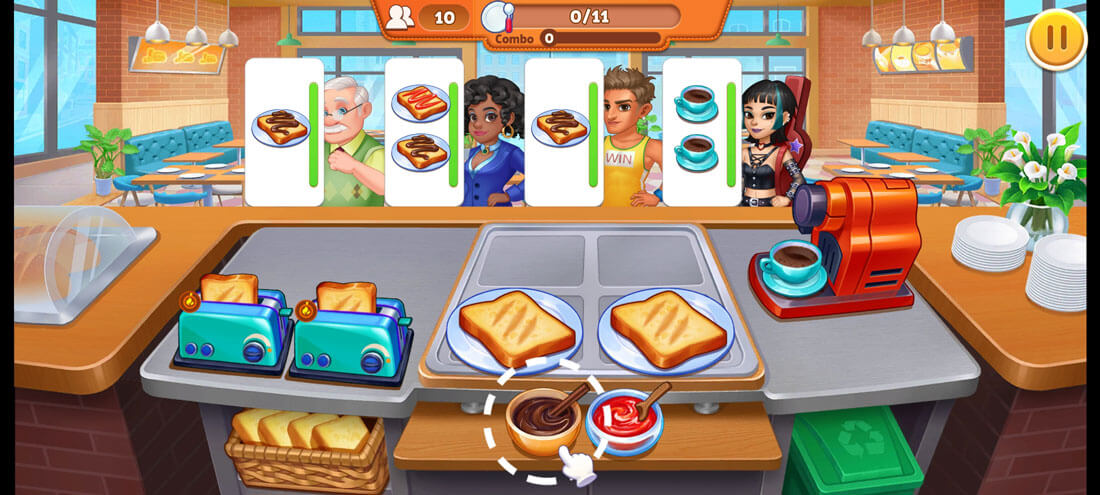Screen dimensions: 1100x495
Task: Select the chocolate sauce bowl
Action: click(x=541, y=418)
